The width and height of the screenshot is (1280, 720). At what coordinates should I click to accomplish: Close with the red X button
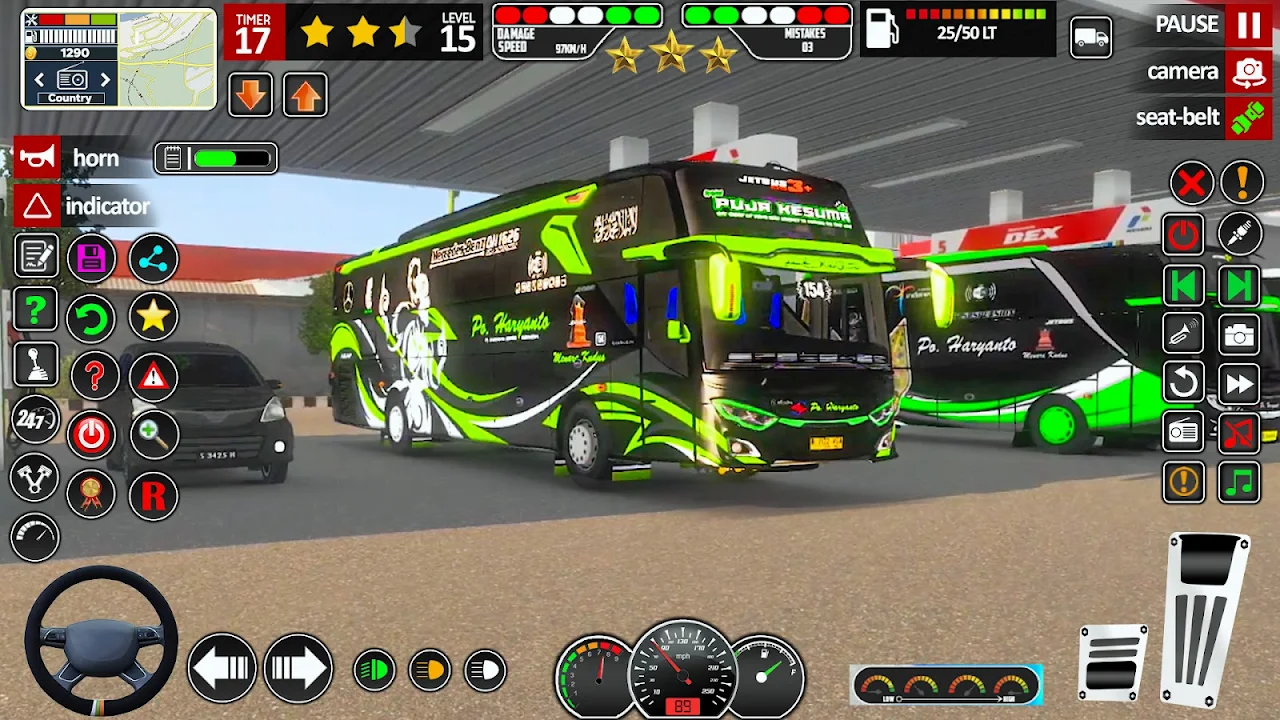(1191, 183)
